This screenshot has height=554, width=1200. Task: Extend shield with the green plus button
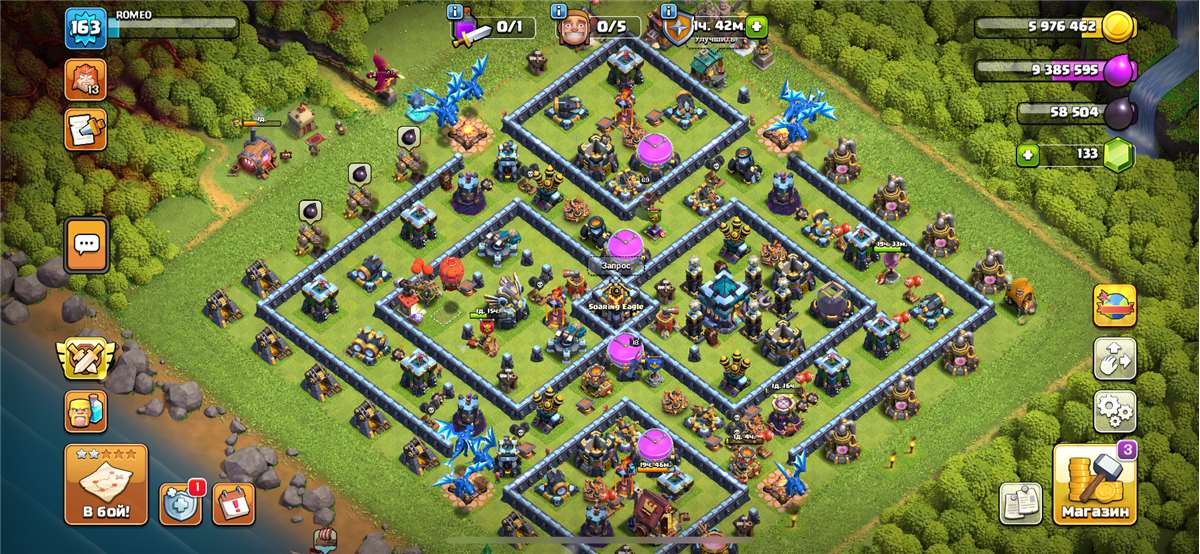pyautogui.click(x=756, y=27)
